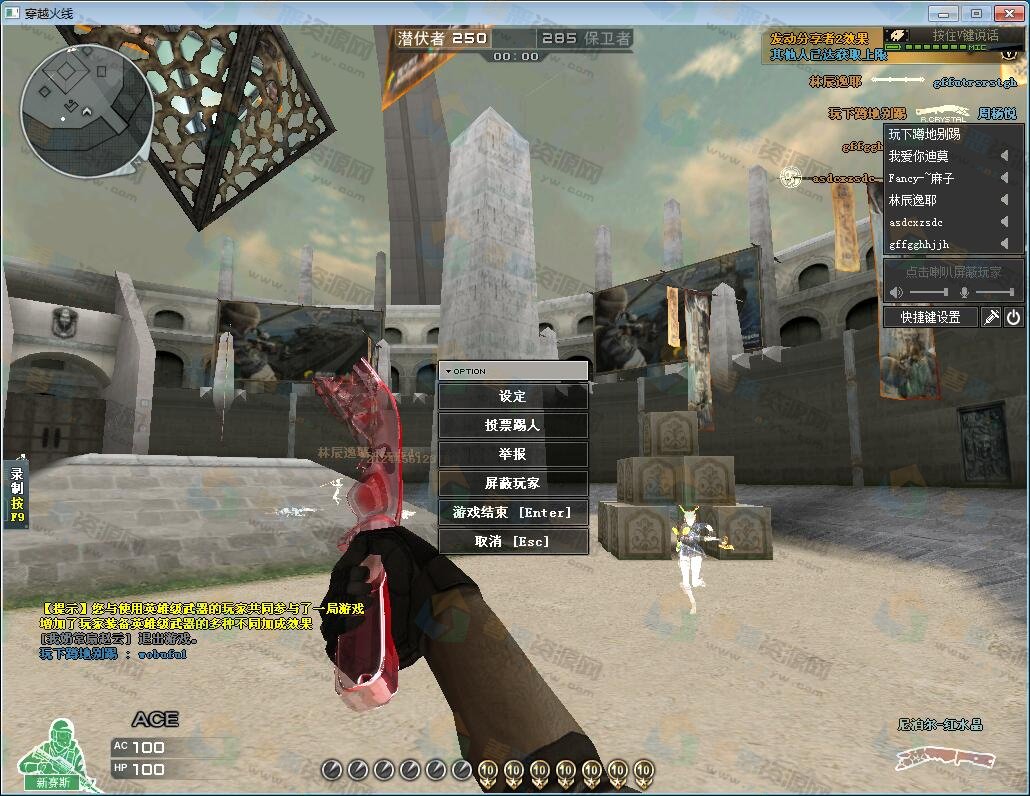
Task: Mute player gffgghhjjh via speaker icon
Action: 1004,244
